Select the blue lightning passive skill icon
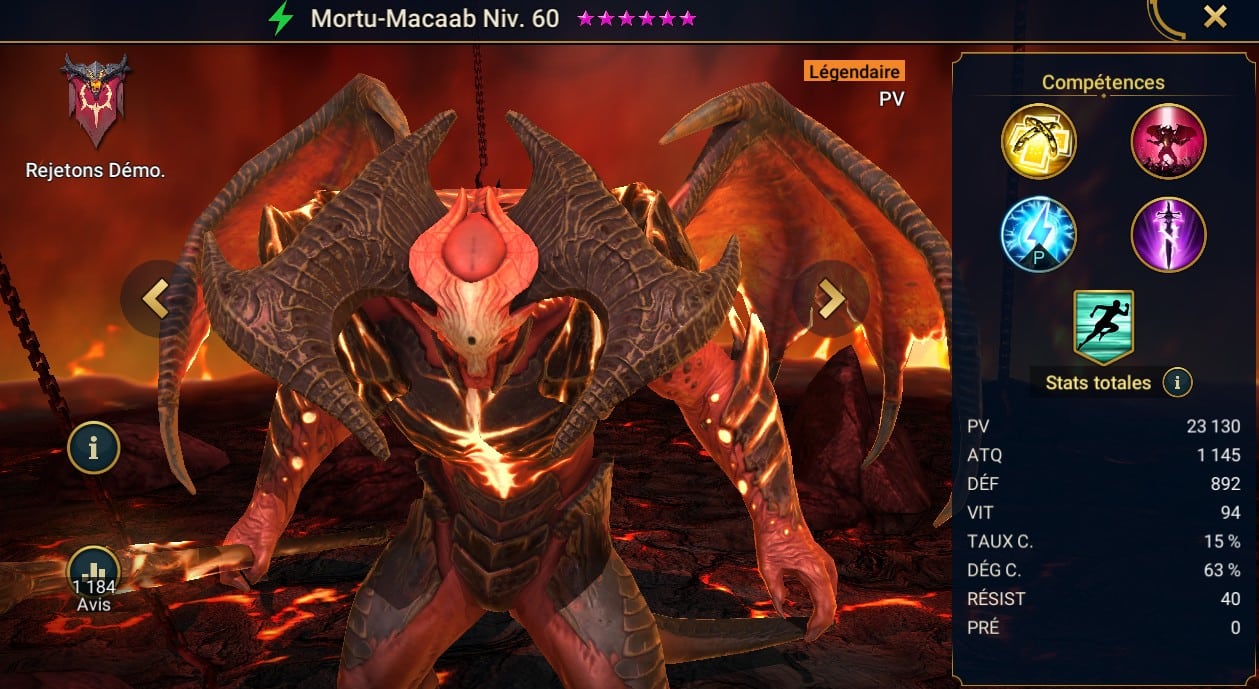The width and height of the screenshot is (1259, 689). [1039, 235]
